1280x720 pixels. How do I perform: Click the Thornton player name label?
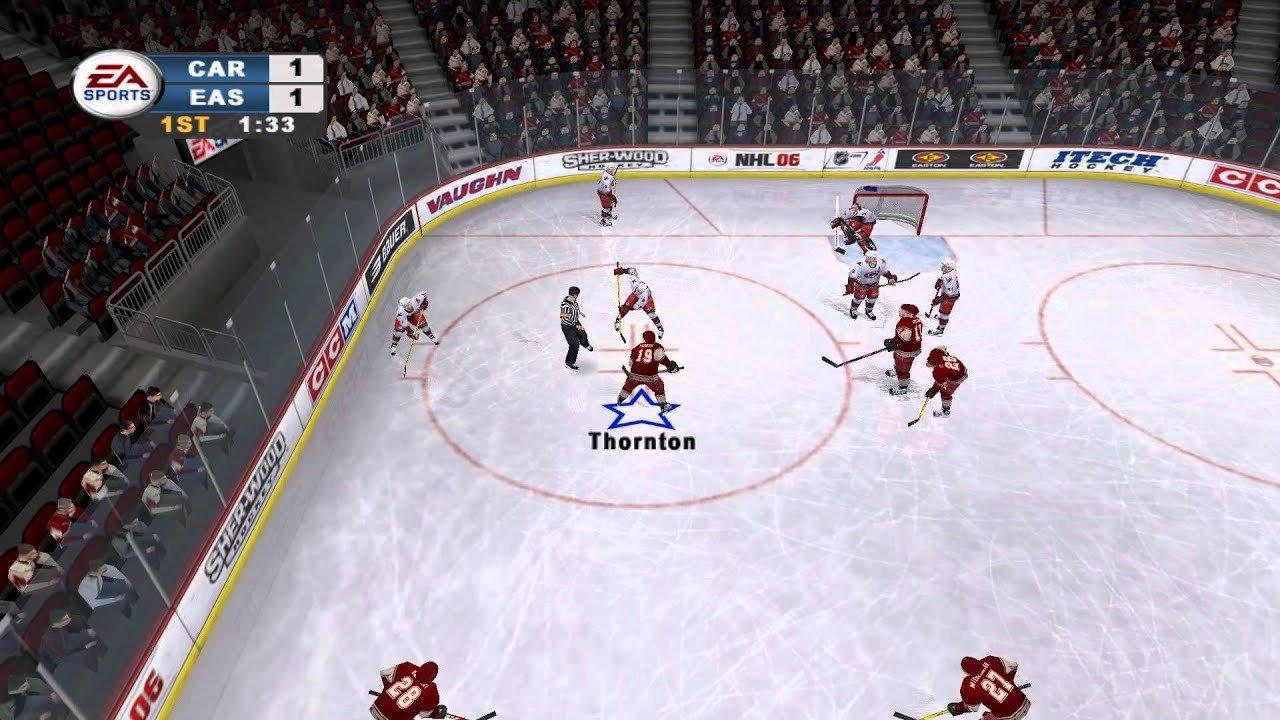tap(645, 440)
